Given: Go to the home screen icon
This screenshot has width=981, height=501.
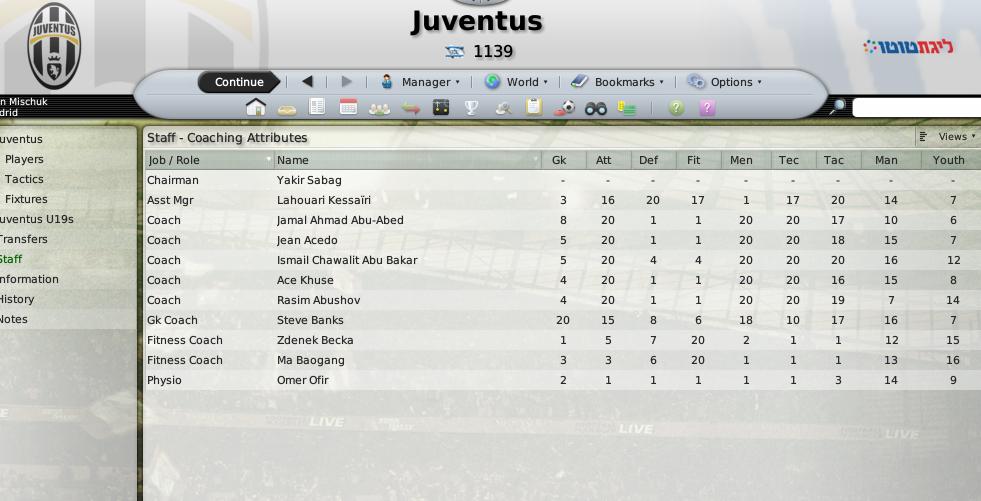Looking at the screenshot, I should pos(255,108).
